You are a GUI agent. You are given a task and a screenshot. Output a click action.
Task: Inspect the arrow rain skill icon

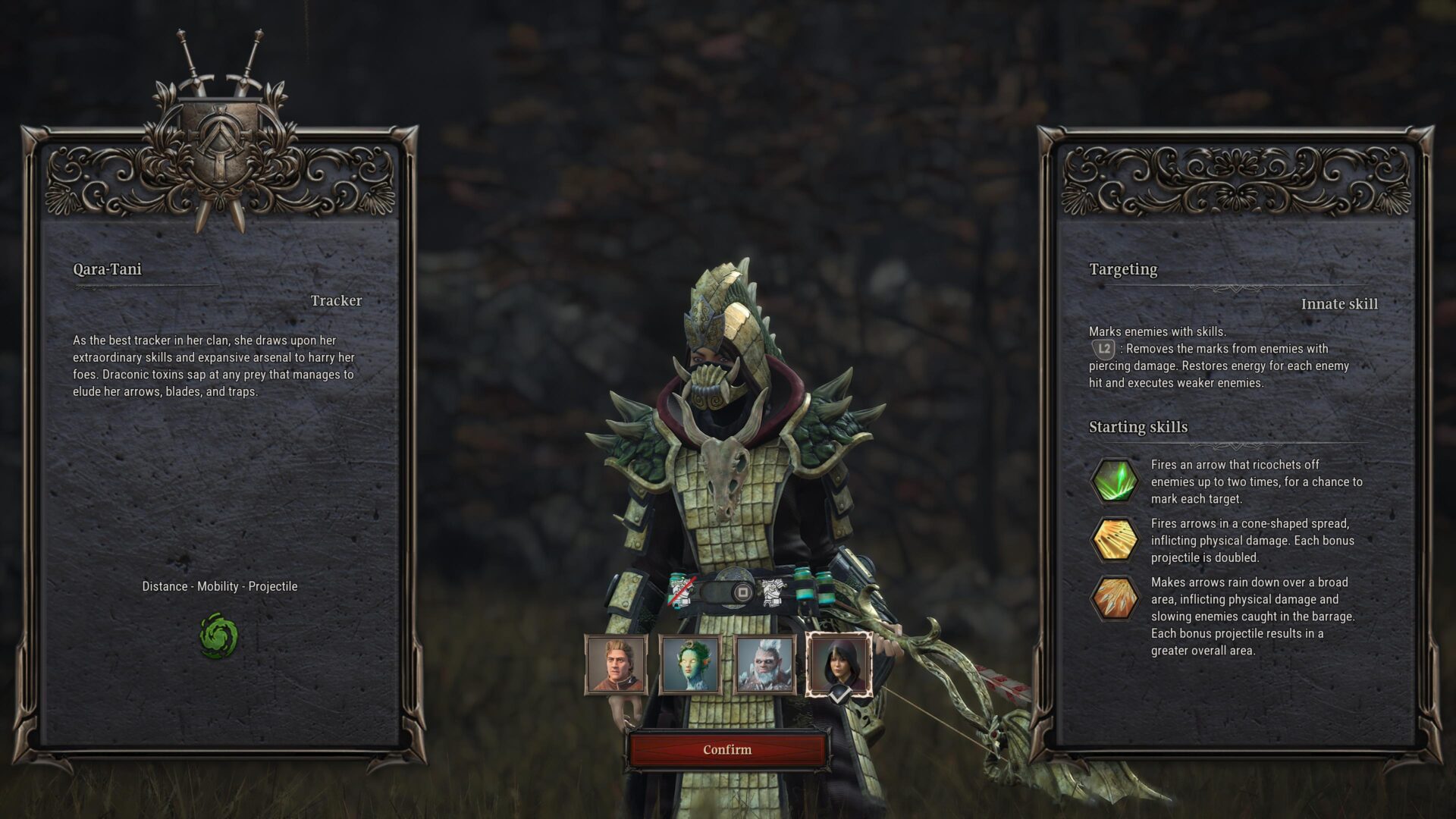click(1114, 598)
